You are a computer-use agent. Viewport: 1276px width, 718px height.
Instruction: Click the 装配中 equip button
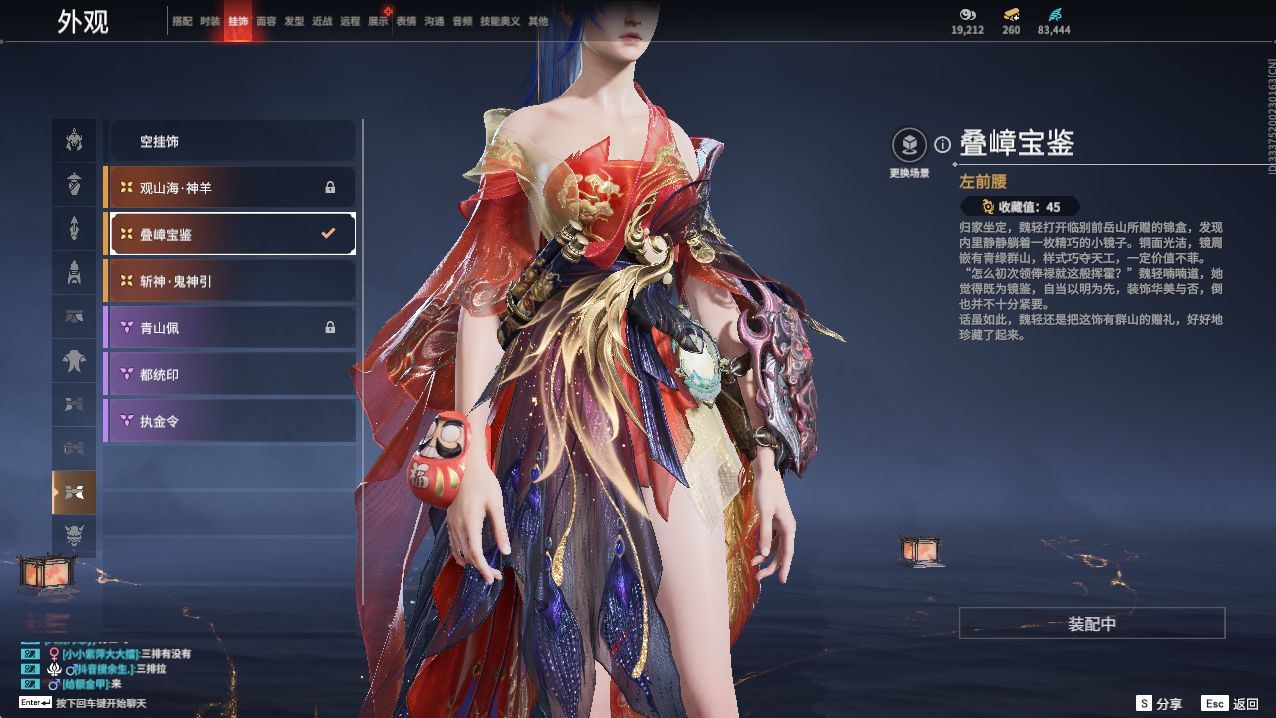pos(1092,624)
